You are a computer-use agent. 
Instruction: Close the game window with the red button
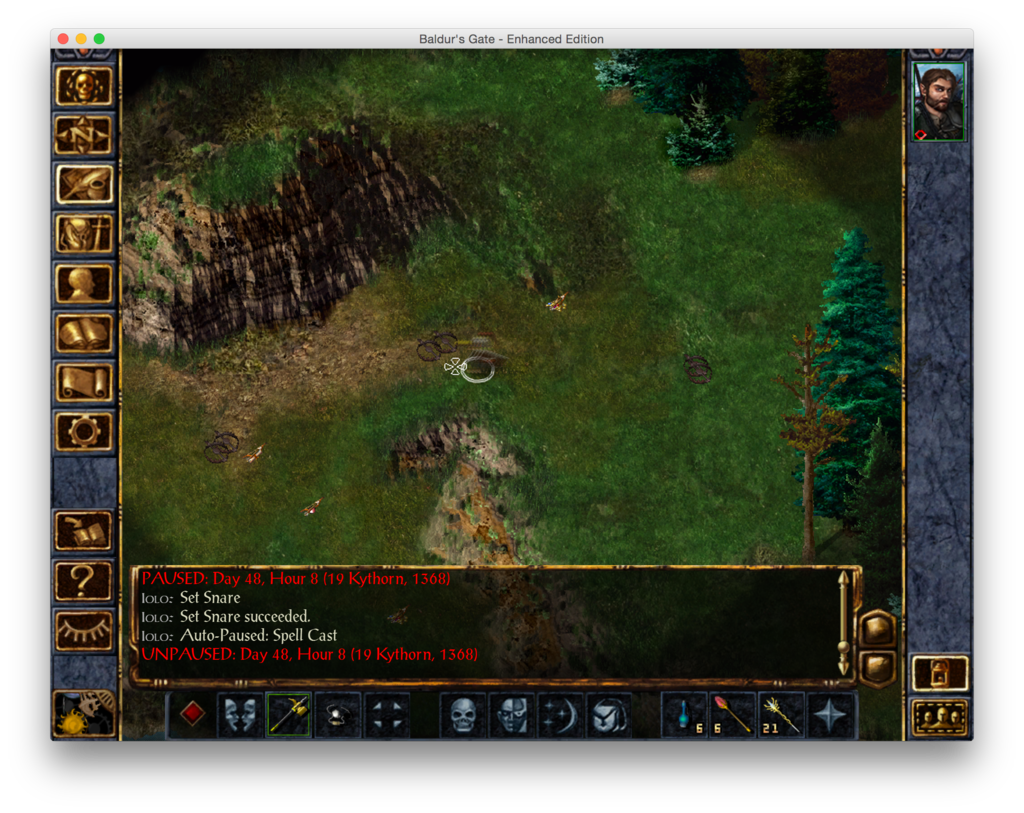[x=63, y=39]
